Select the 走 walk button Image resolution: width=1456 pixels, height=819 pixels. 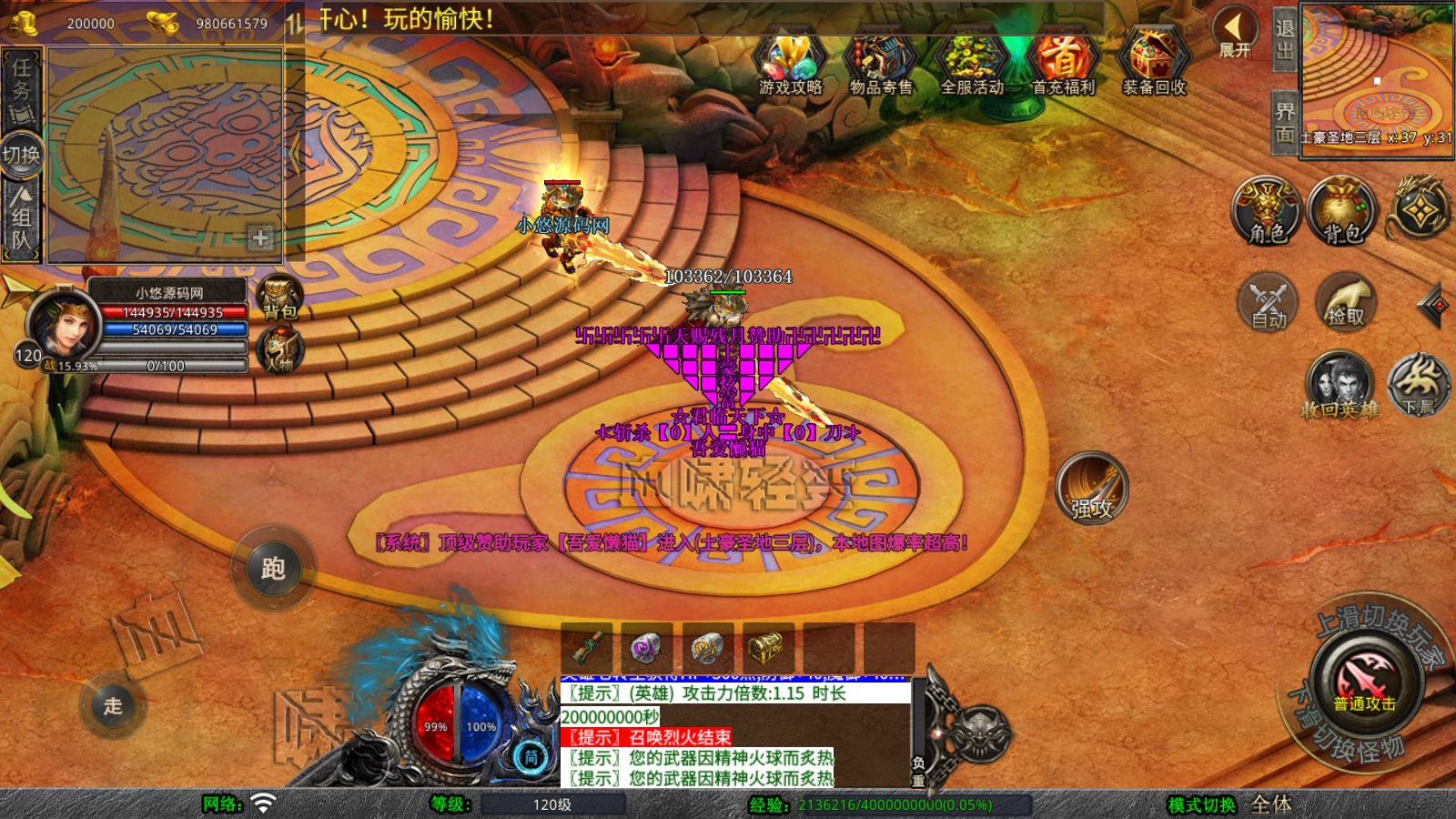113,705
